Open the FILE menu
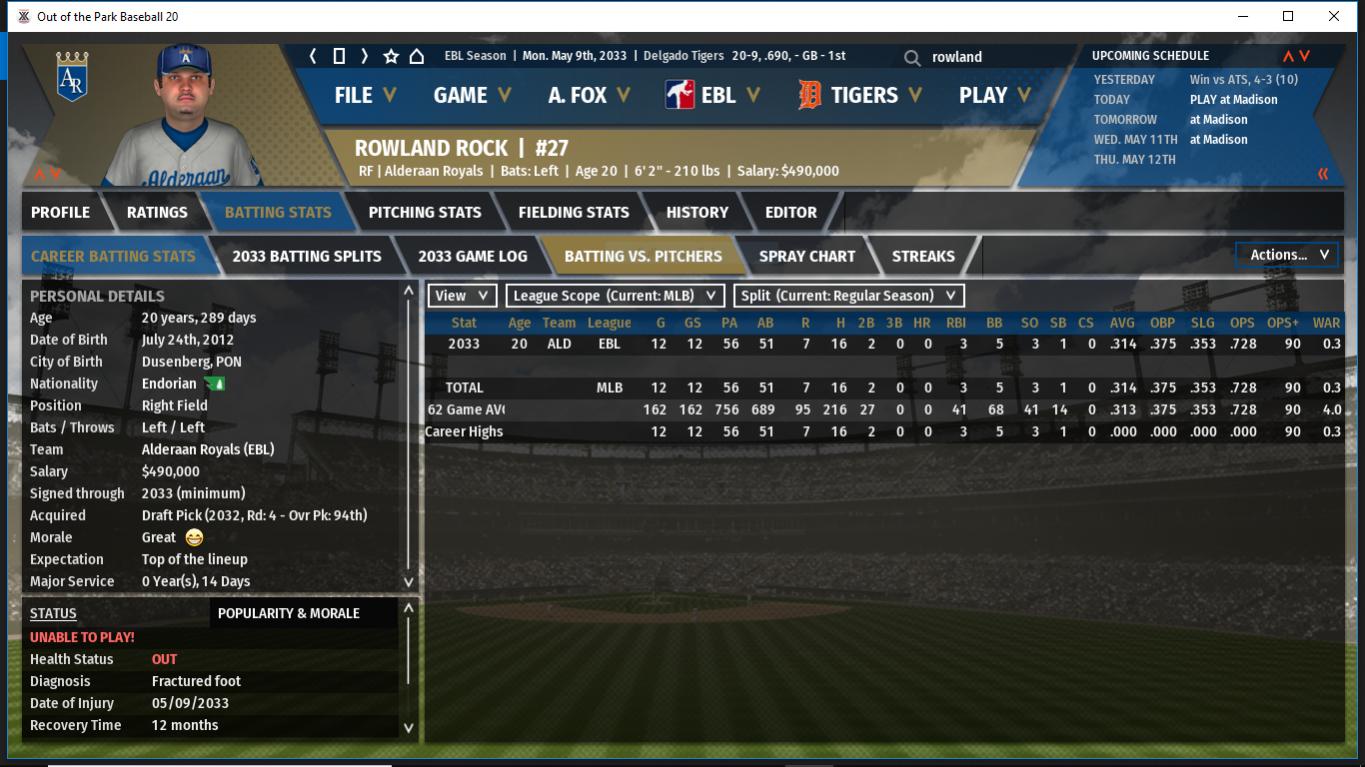Image resolution: width=1365 pixels, height=767 pixels. point(364,95)
